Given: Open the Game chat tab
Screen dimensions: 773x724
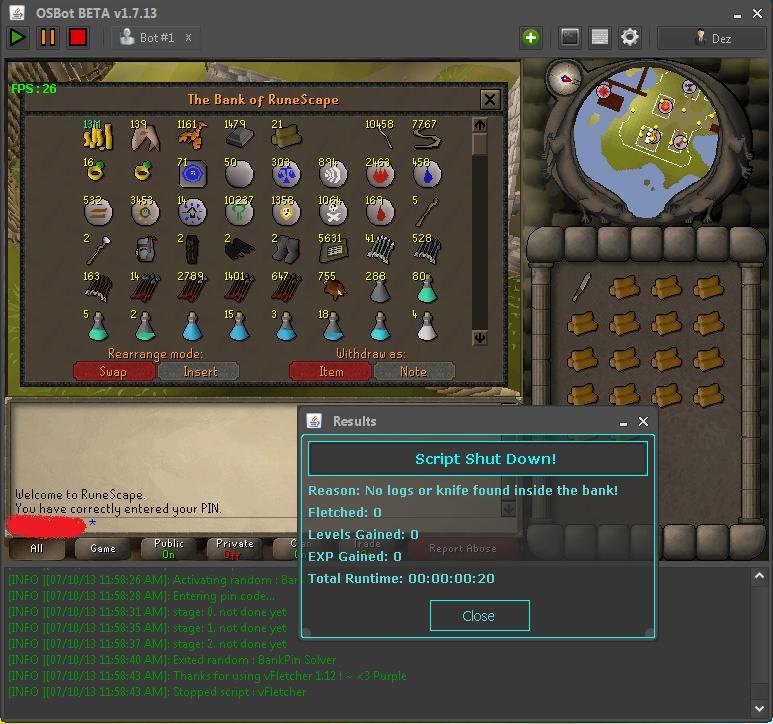Looking at the screenshot, I should [x=103, y=548].
